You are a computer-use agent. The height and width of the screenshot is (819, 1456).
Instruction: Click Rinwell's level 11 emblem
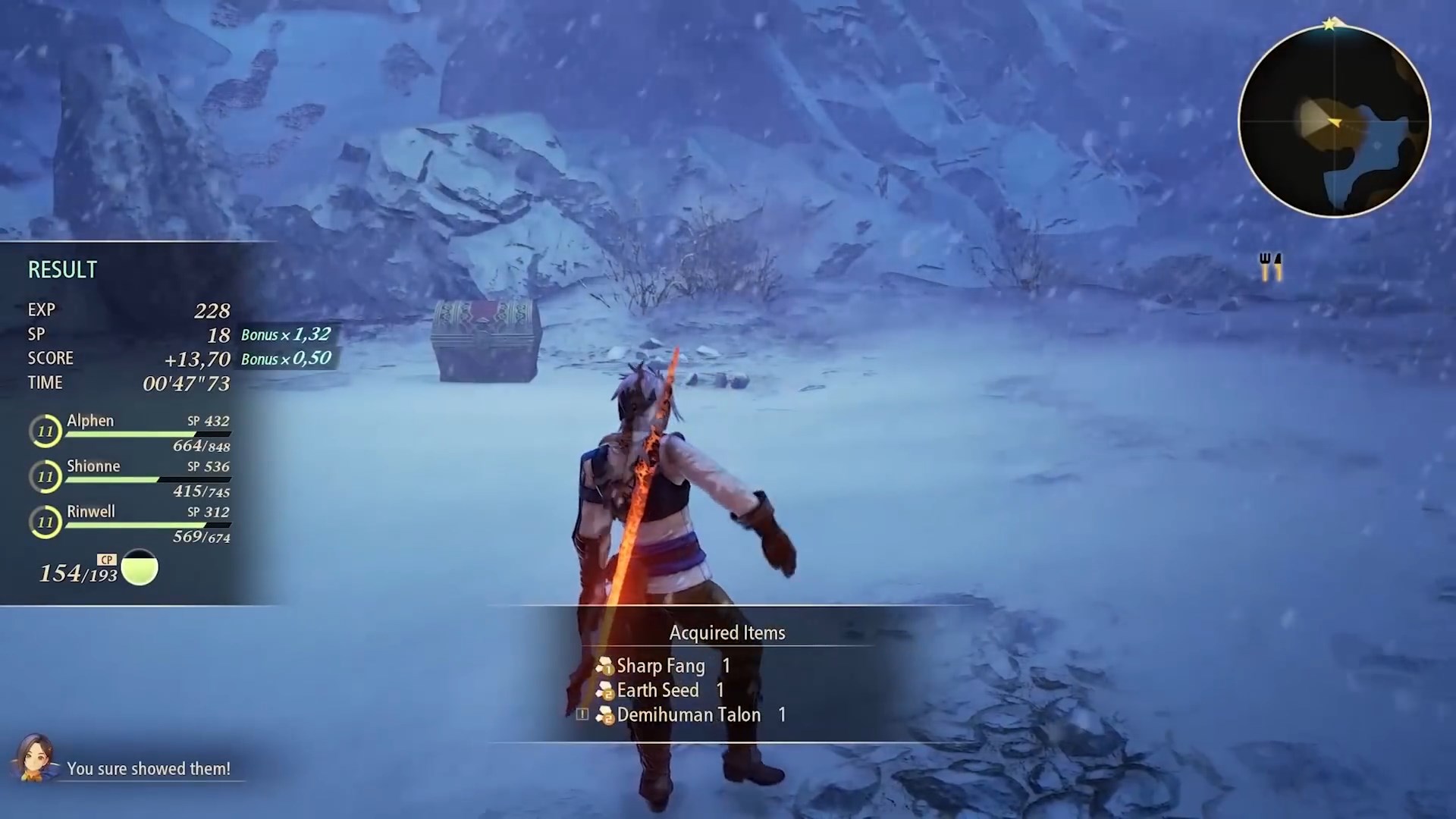[45, 522]
